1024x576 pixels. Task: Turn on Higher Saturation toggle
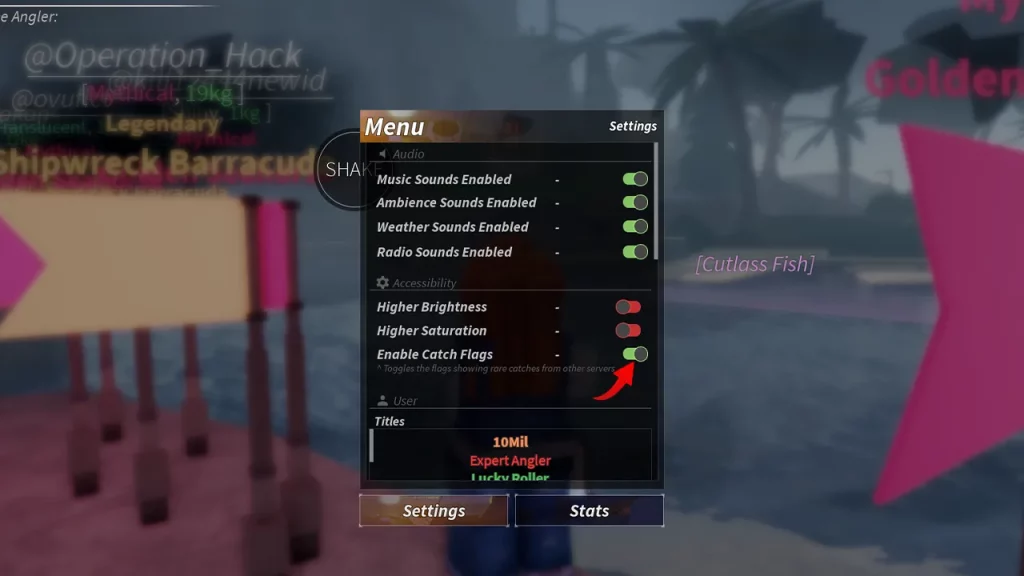[628, 330]
